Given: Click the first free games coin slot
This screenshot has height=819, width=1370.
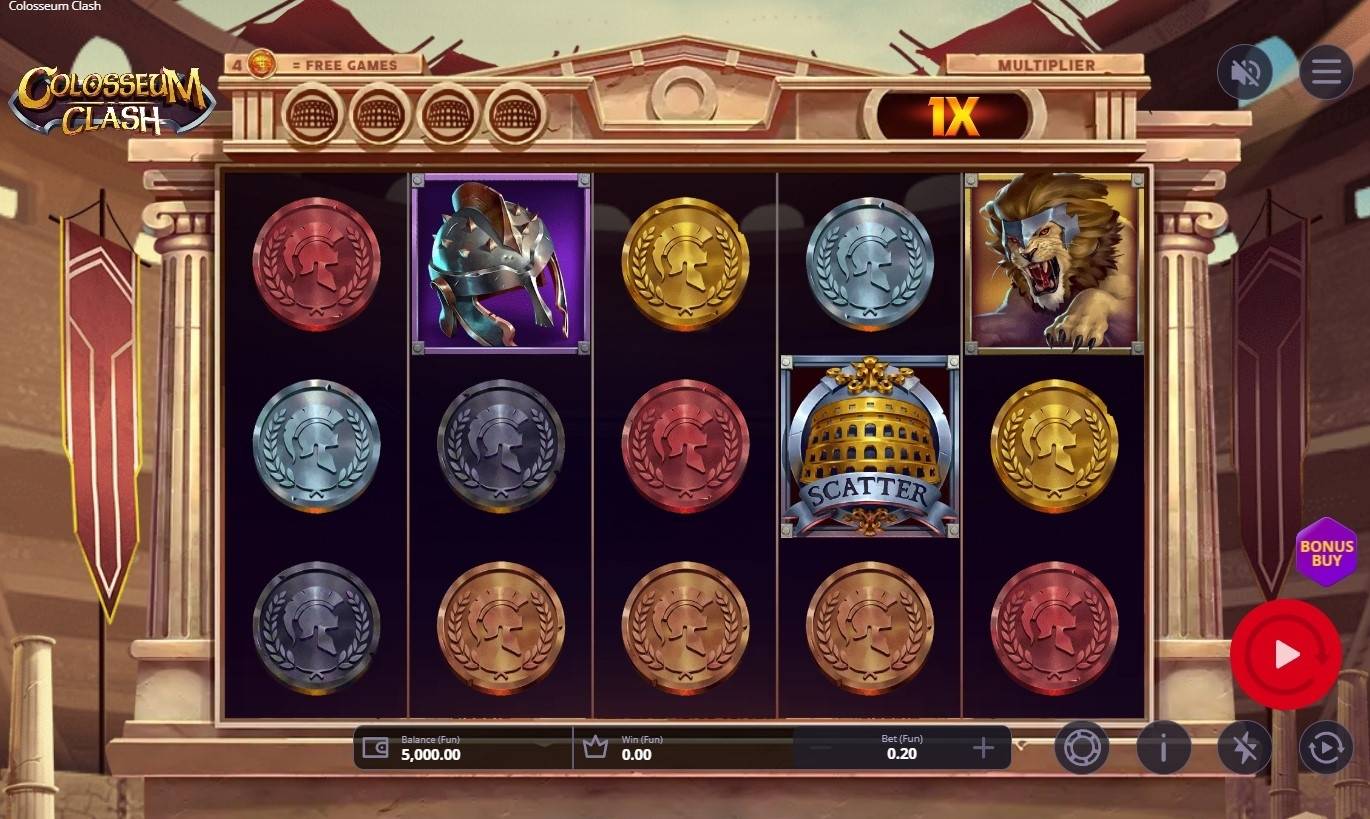Looking at the screenshot, I should (310, 113).
